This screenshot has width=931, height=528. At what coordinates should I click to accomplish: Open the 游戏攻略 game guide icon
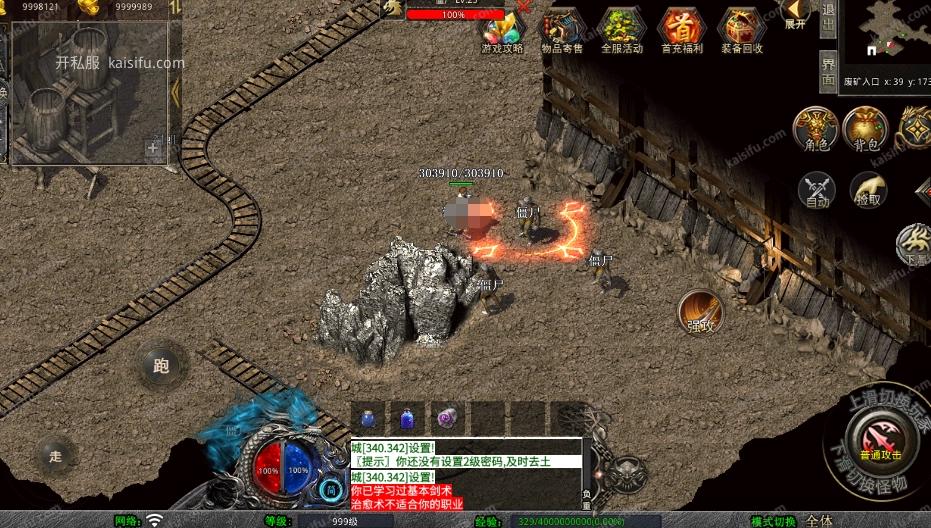(502, 30)
